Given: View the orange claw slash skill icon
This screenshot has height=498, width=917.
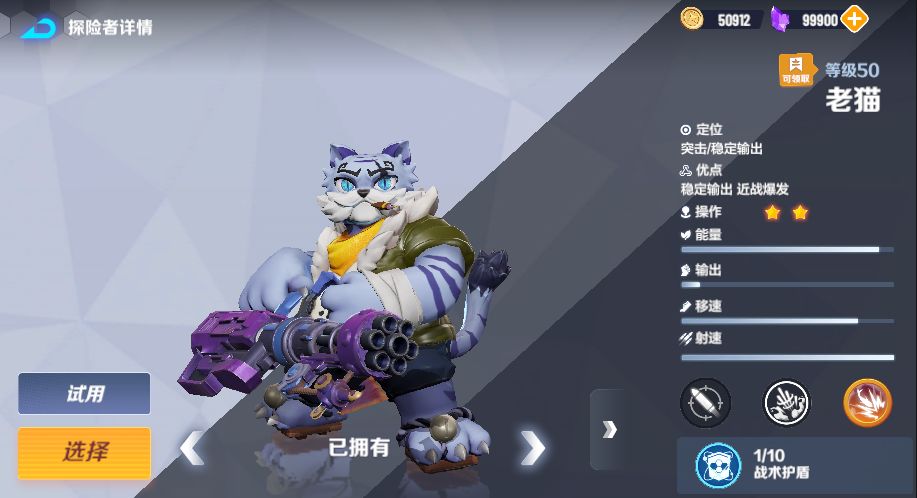Looking at the screenshot, I should point(866,402).
